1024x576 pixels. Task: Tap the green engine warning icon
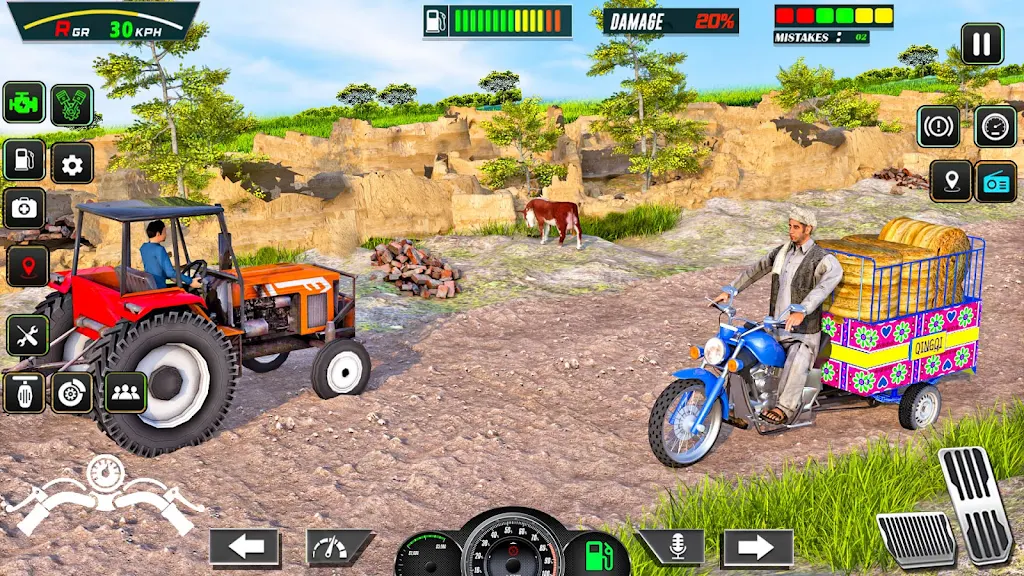click(24, 103)
